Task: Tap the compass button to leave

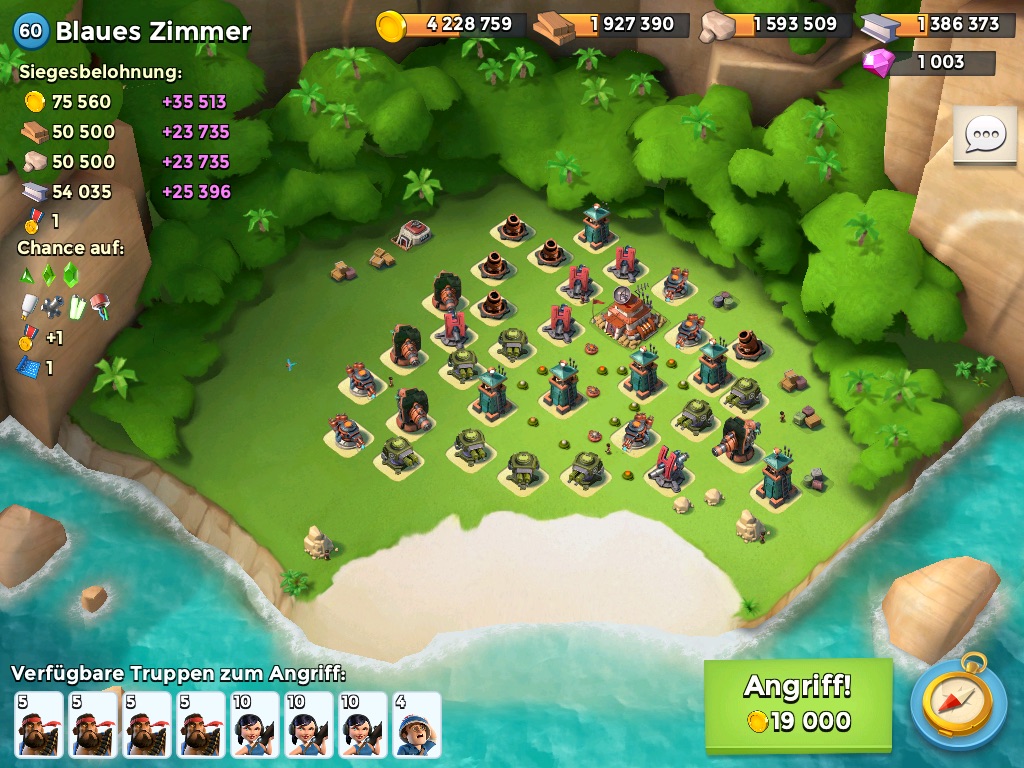Action: coord(958,703)
